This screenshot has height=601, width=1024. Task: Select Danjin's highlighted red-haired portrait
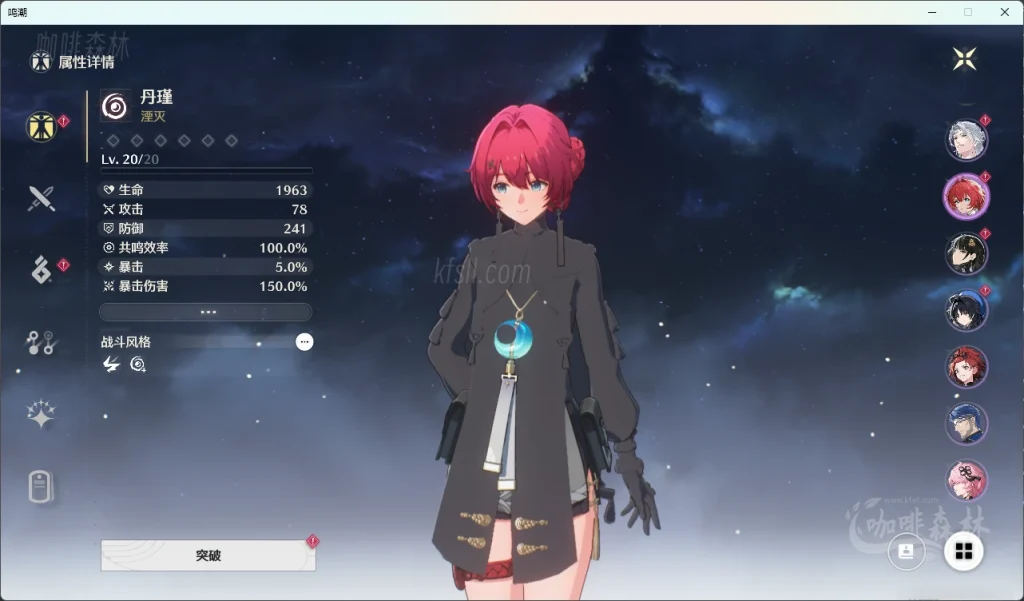[x=966, y=196]
